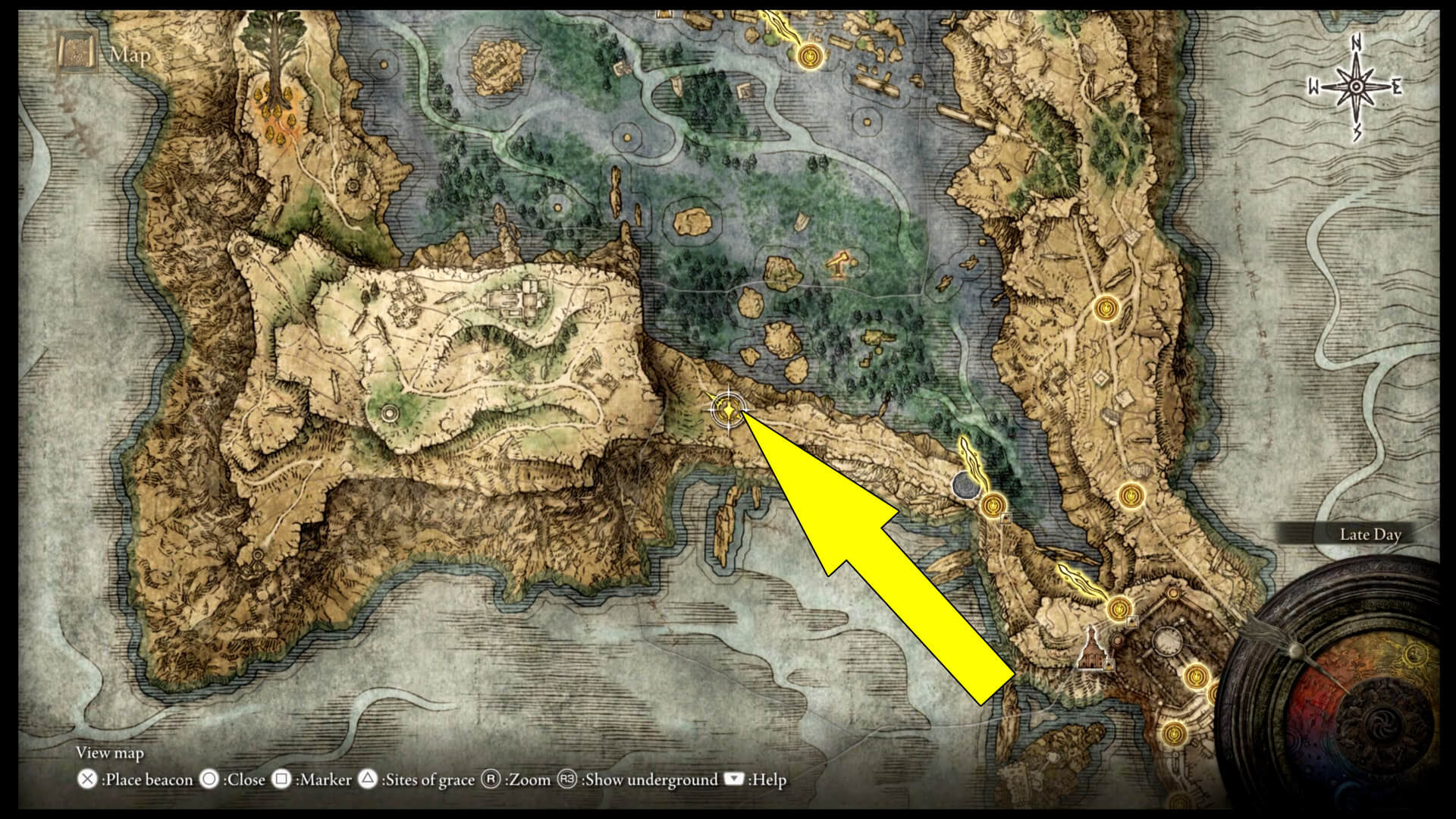This screenshot has width=1456, height=819.
Task: Select the church icon near Stormveil
Action: [1090, 649]
